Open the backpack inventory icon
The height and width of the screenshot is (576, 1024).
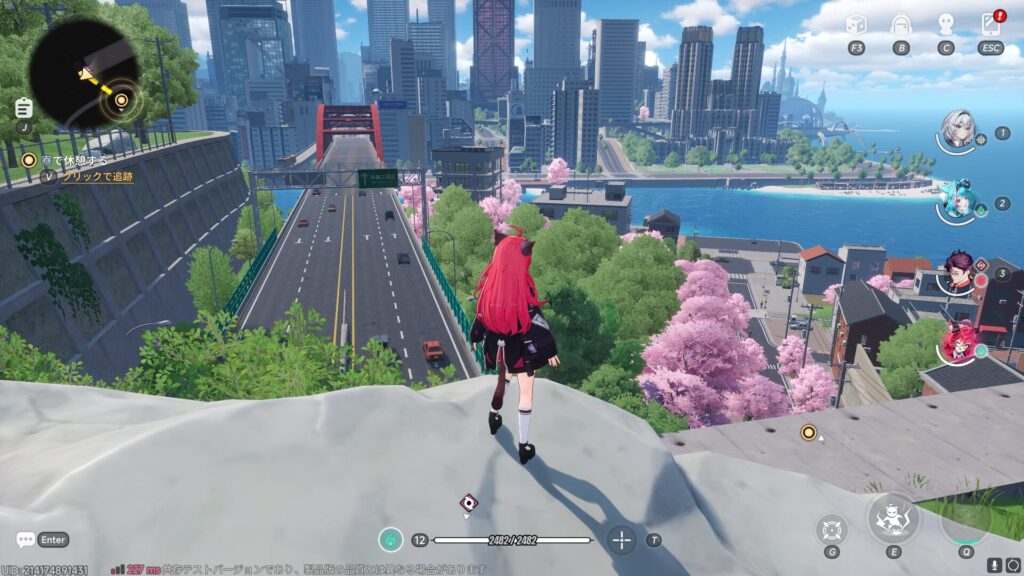pos(901,25)
